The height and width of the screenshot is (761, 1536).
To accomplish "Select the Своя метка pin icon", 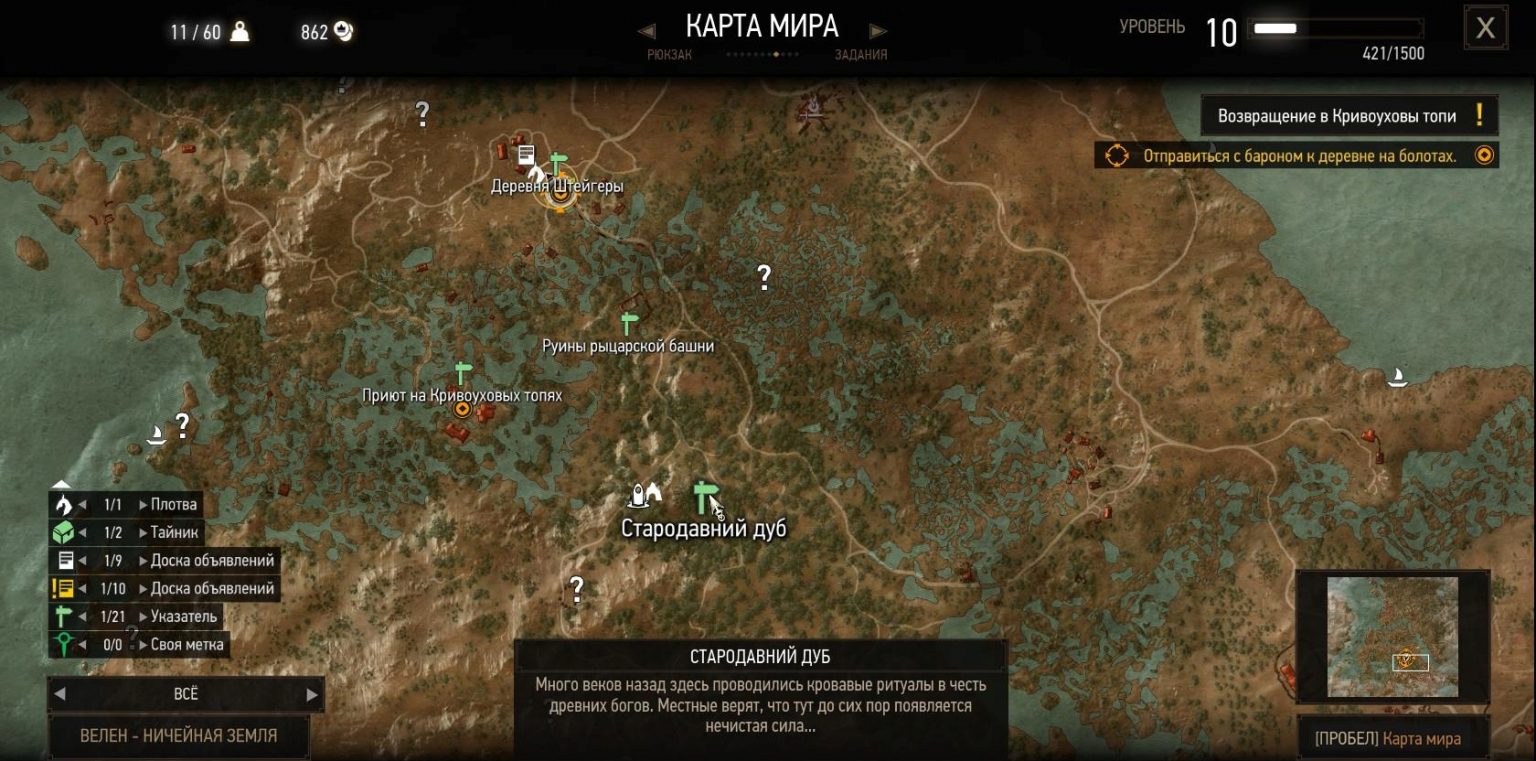I will pos(63,644).
